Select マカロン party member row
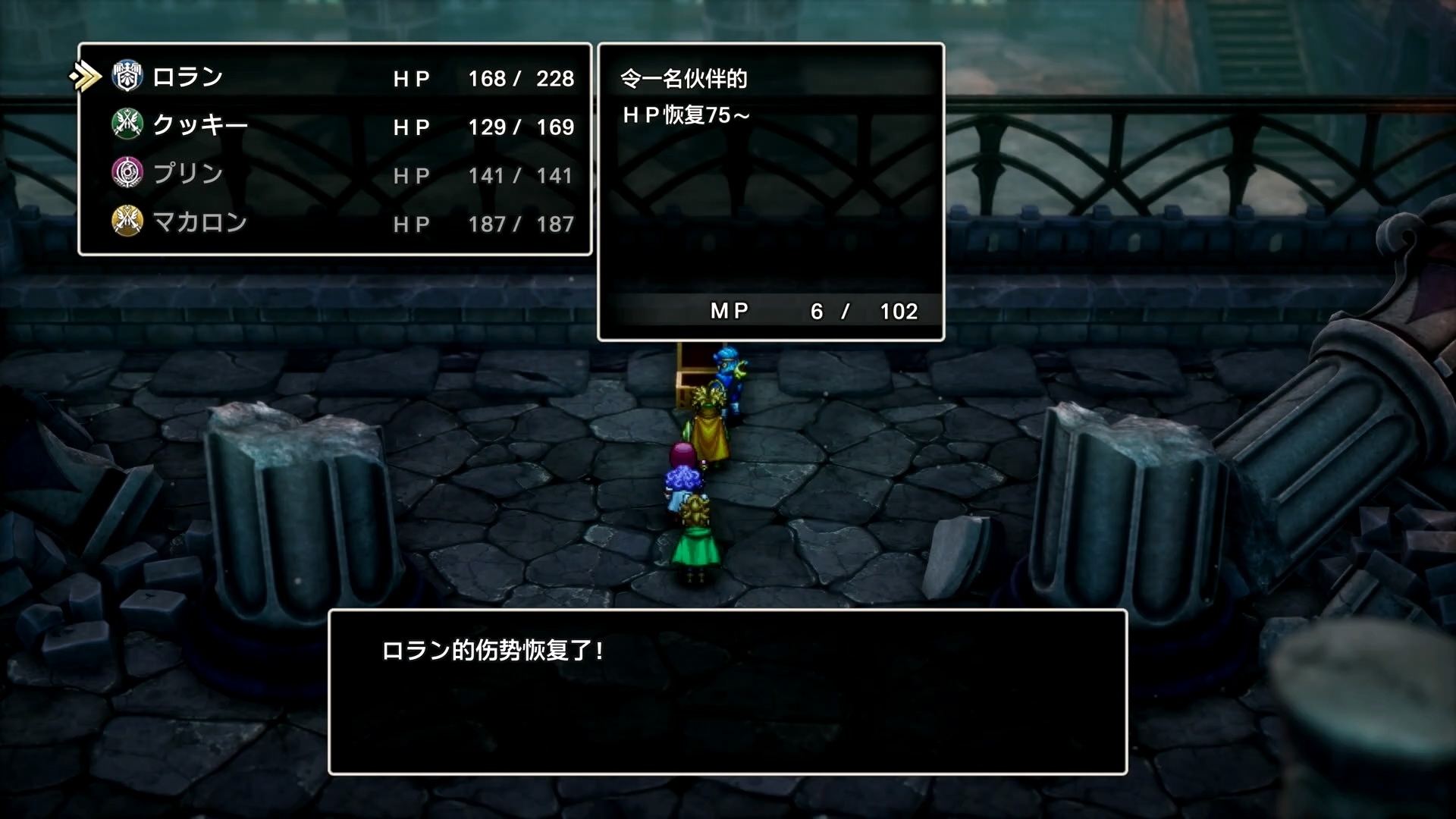1456x819 pixels. point(199,222)
